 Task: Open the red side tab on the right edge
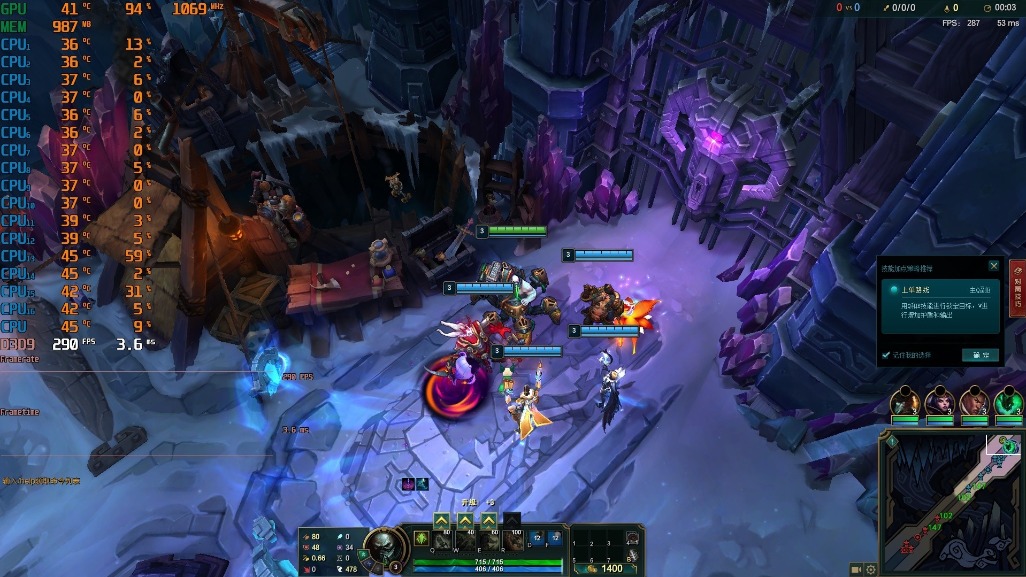tap(1017, 289)
